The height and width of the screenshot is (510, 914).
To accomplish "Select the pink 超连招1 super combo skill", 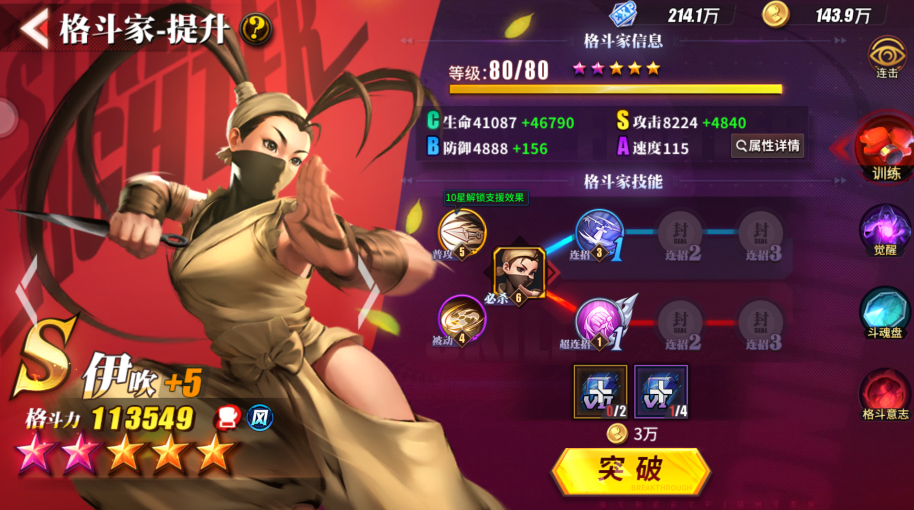I will [x=600, y=322].
